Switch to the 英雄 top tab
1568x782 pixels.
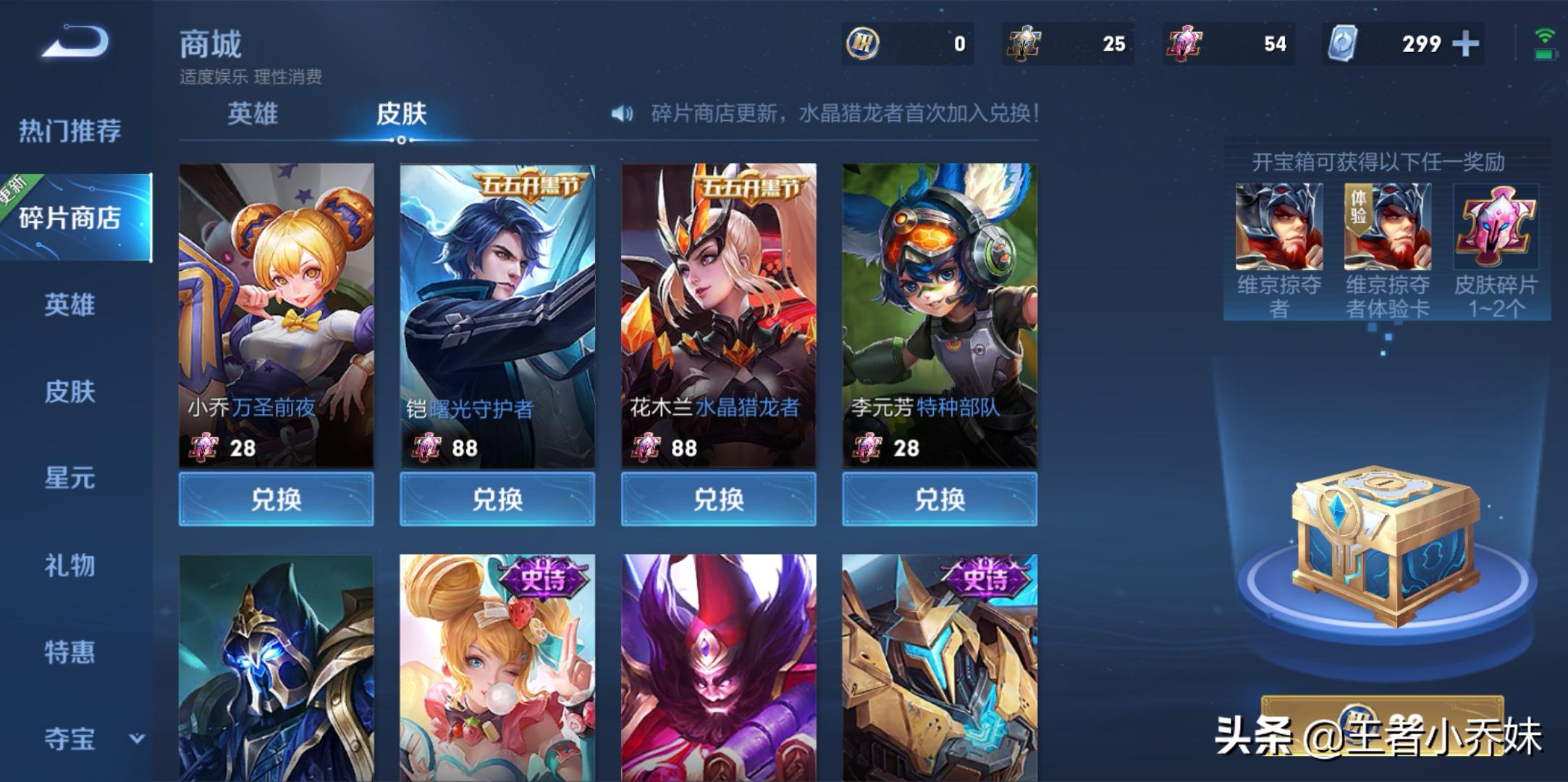coord(252,114)
